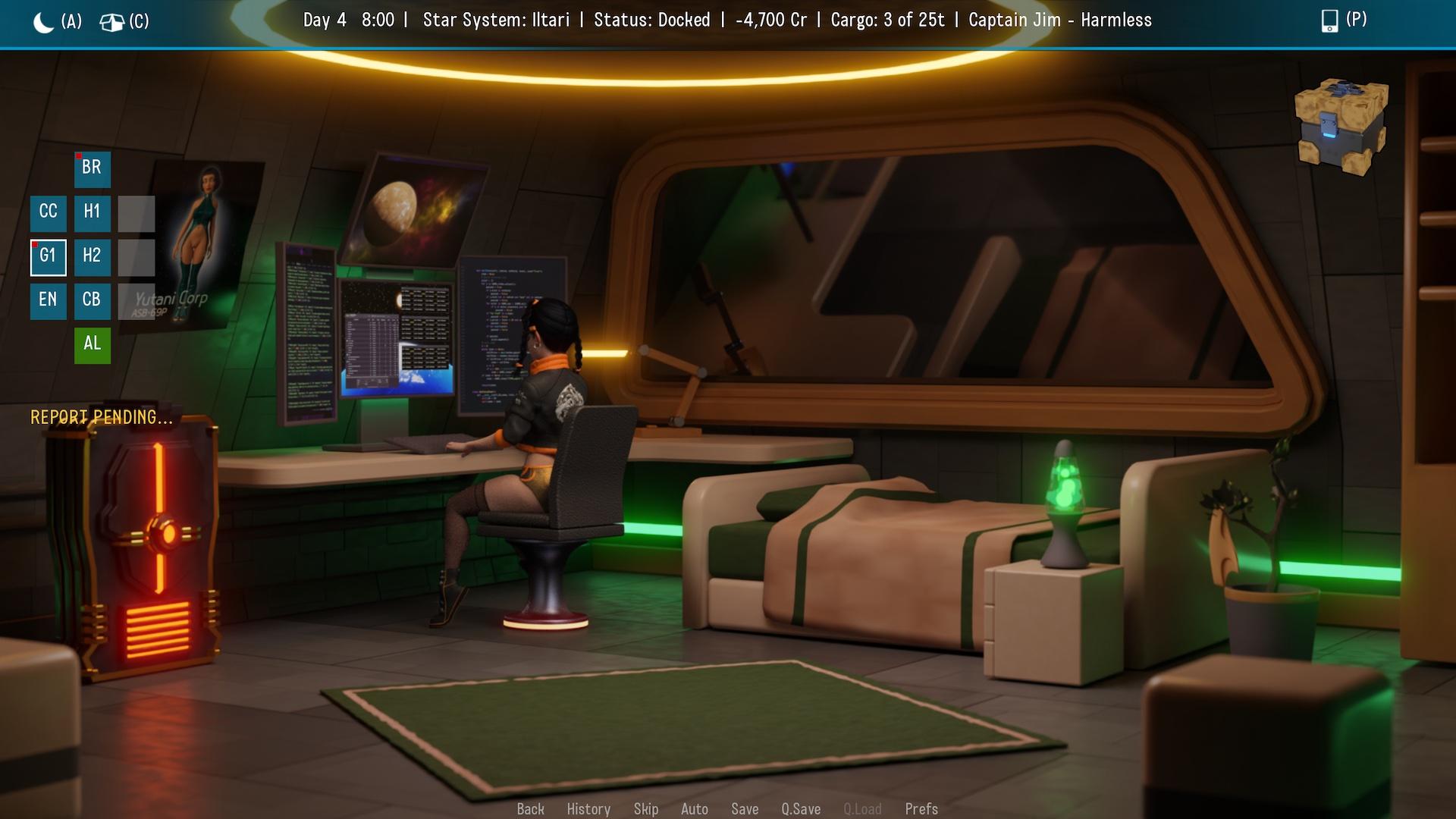Open the BR room button in the sidebar
This screenshot has height=819, width=1456.
92,169
